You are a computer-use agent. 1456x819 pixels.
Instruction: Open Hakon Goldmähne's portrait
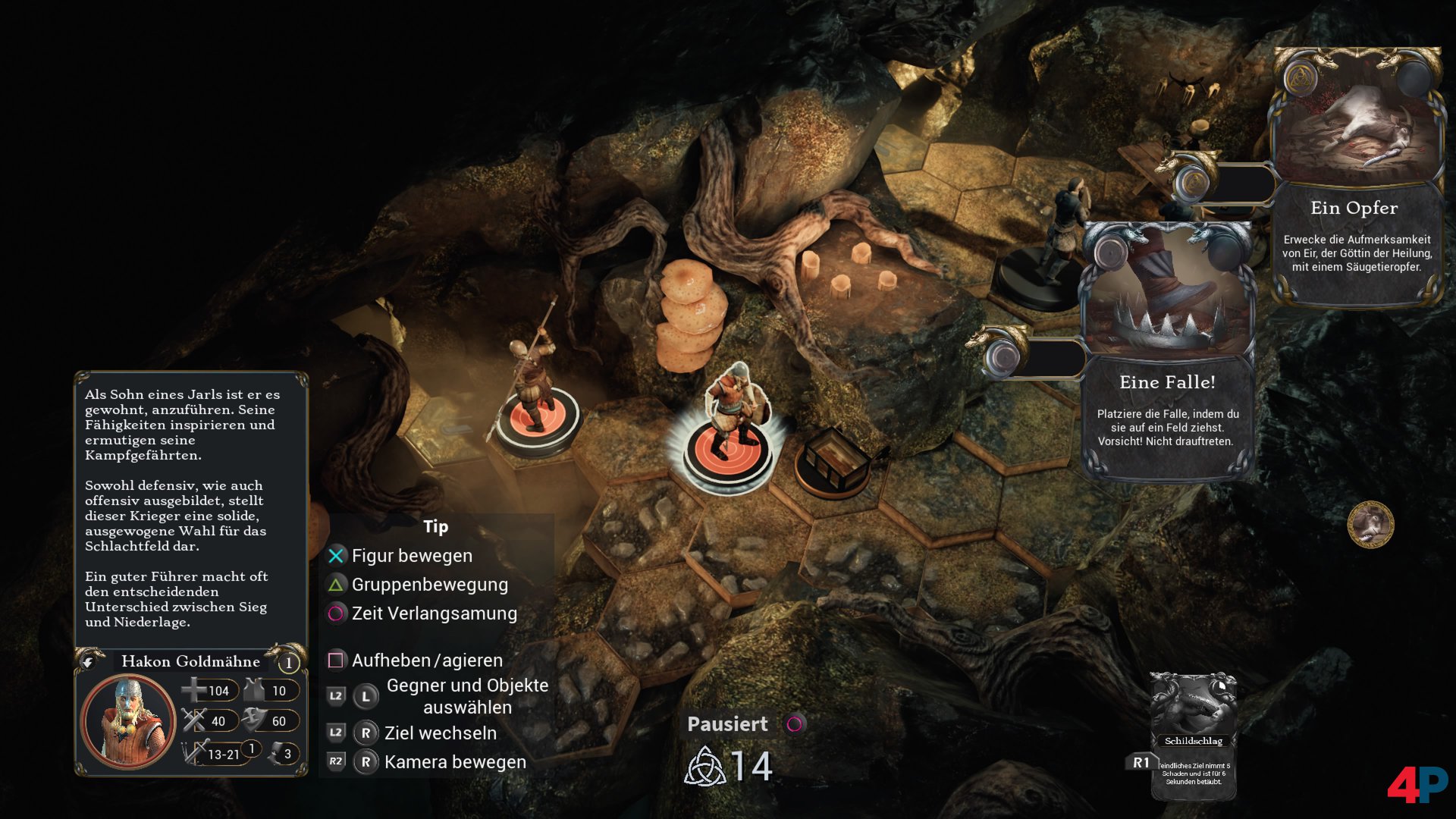tap(128, 720)
